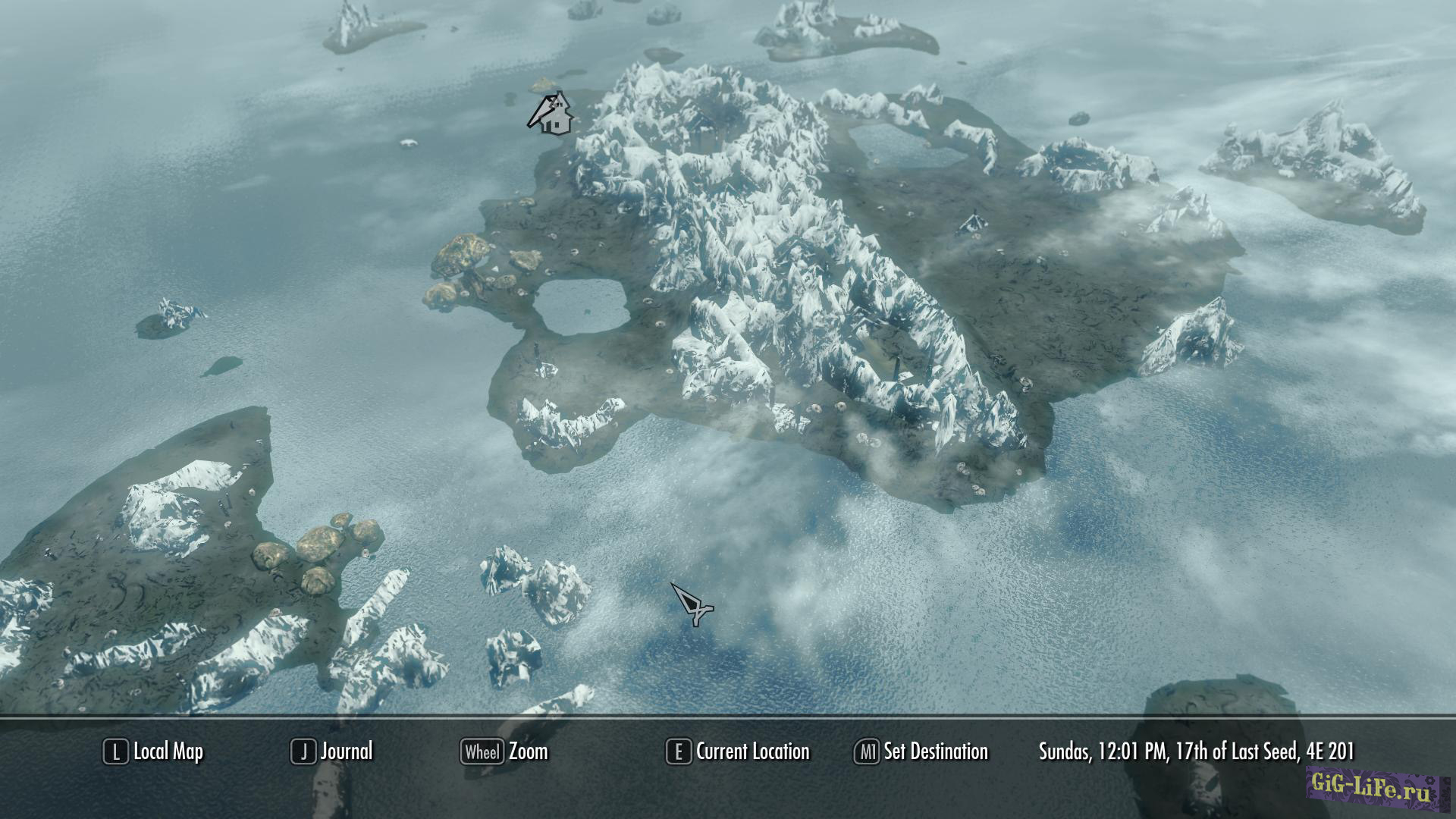The image size is (1456, 819).
Task: Center map on Current Location
Action: [x=738, y=752]
